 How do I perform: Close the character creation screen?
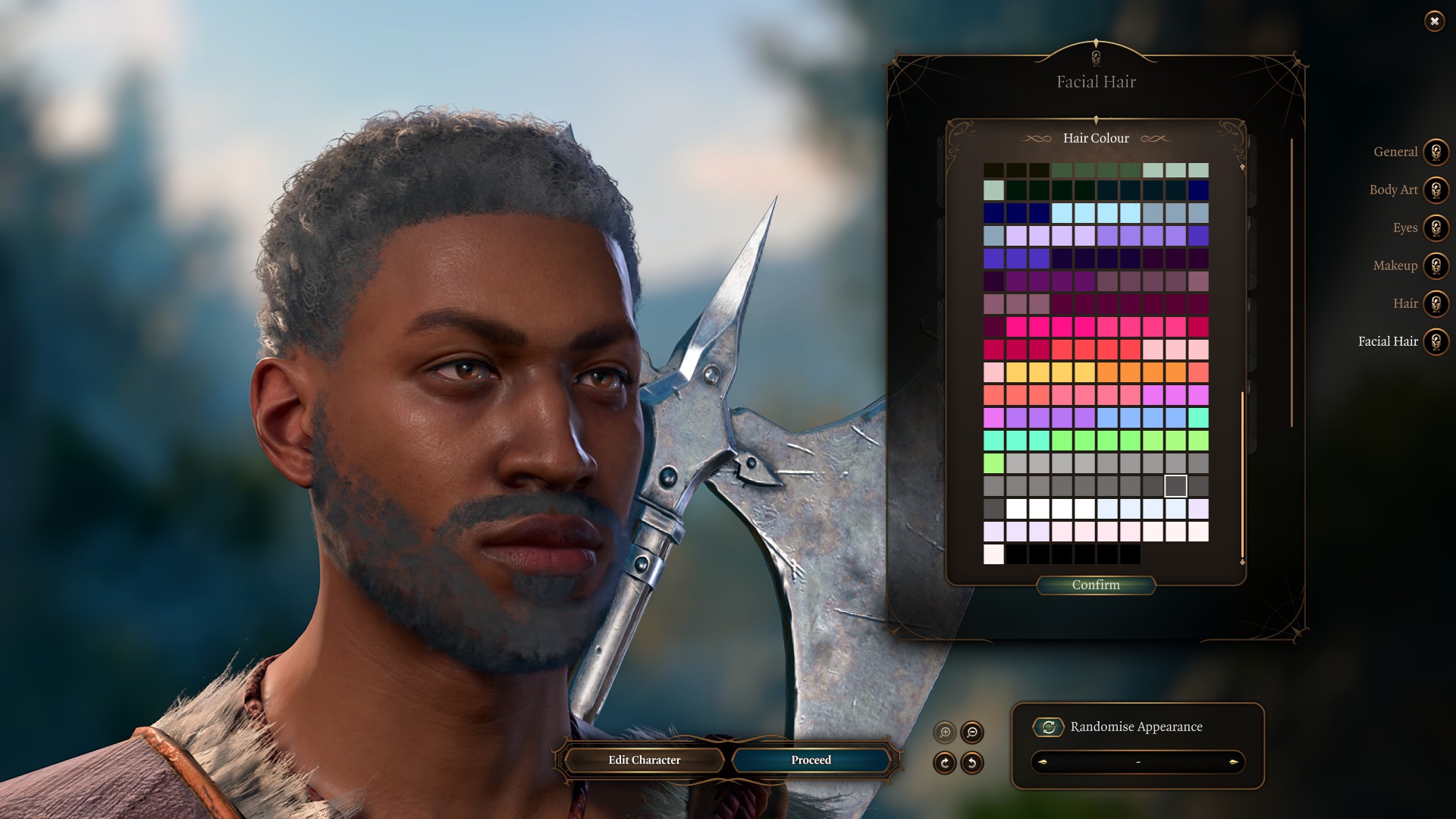(x=1434, y=21)
